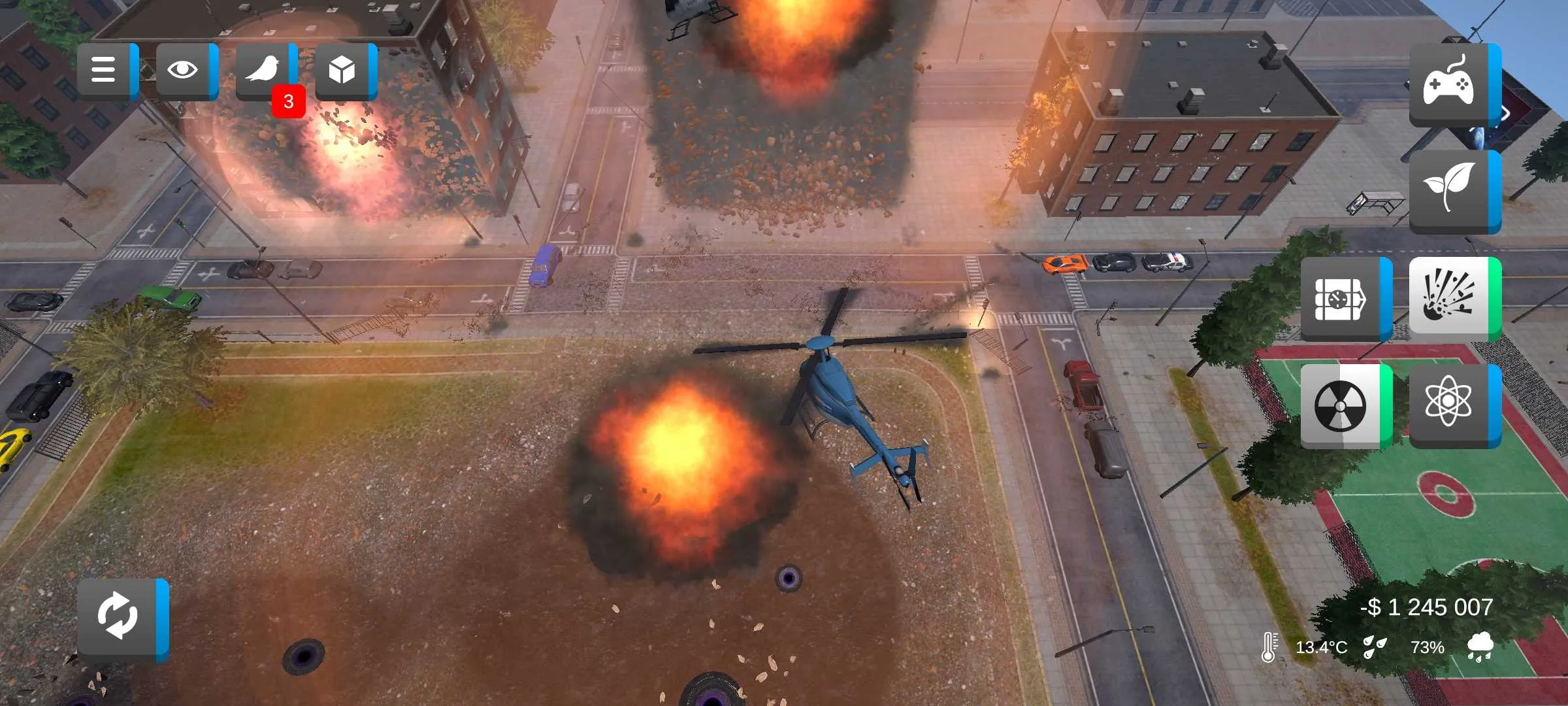Open the gamepad control mode button
Viewport: 1568px width, 706px height.
tap(1450, 84)
